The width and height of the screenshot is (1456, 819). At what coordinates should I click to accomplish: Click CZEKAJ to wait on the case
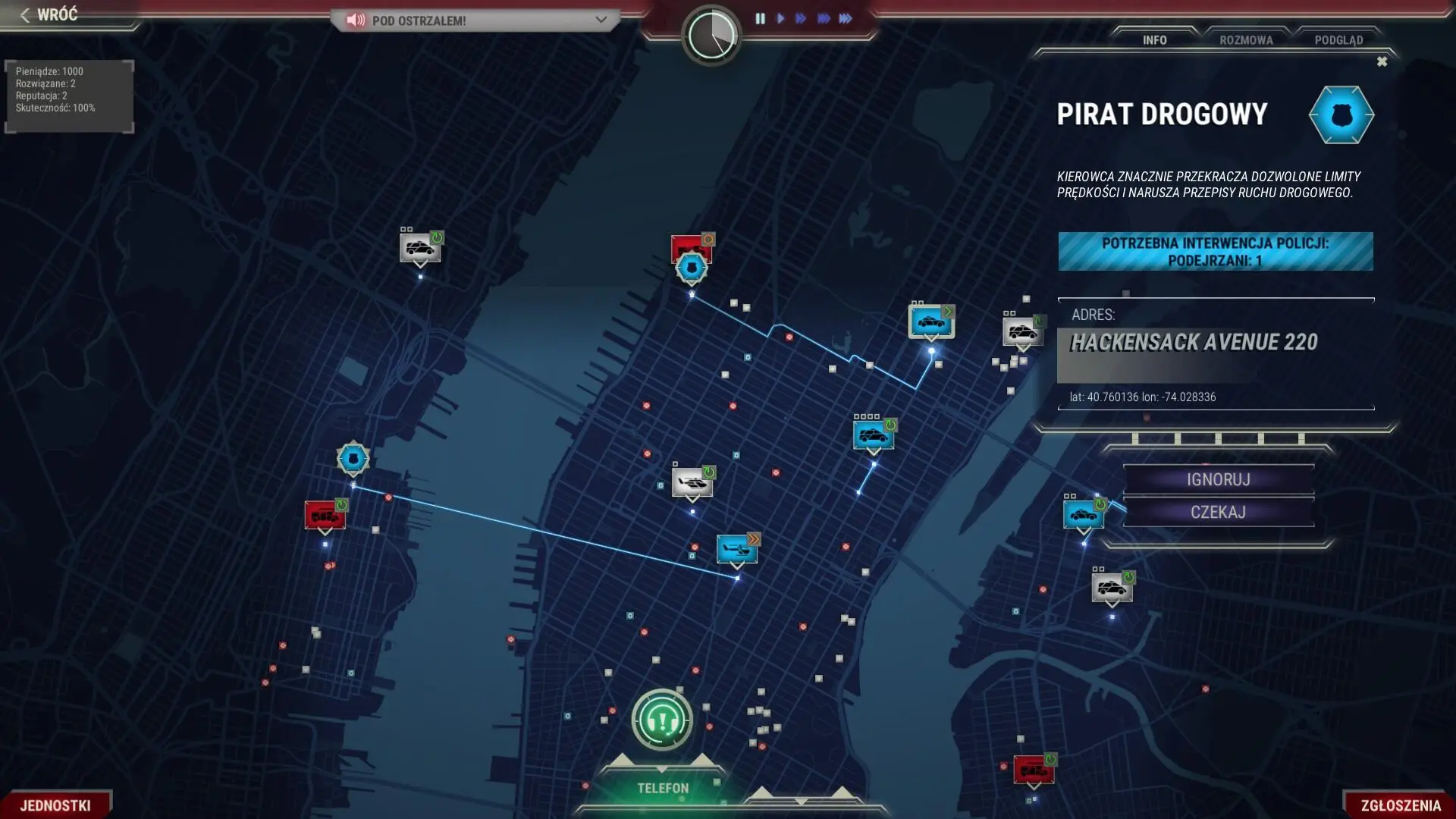click(1218, 512)
